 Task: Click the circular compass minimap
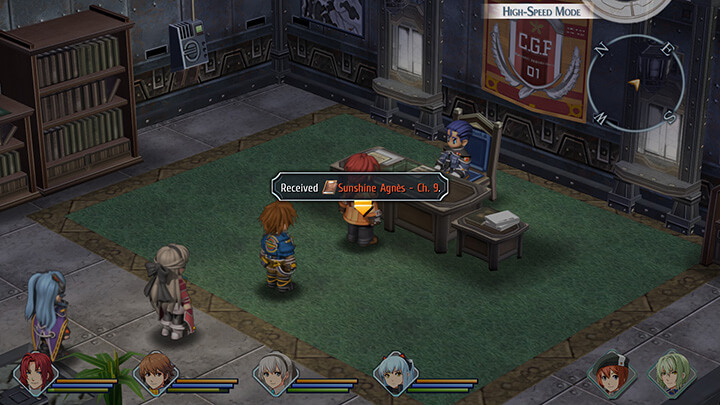coord(635,84)
